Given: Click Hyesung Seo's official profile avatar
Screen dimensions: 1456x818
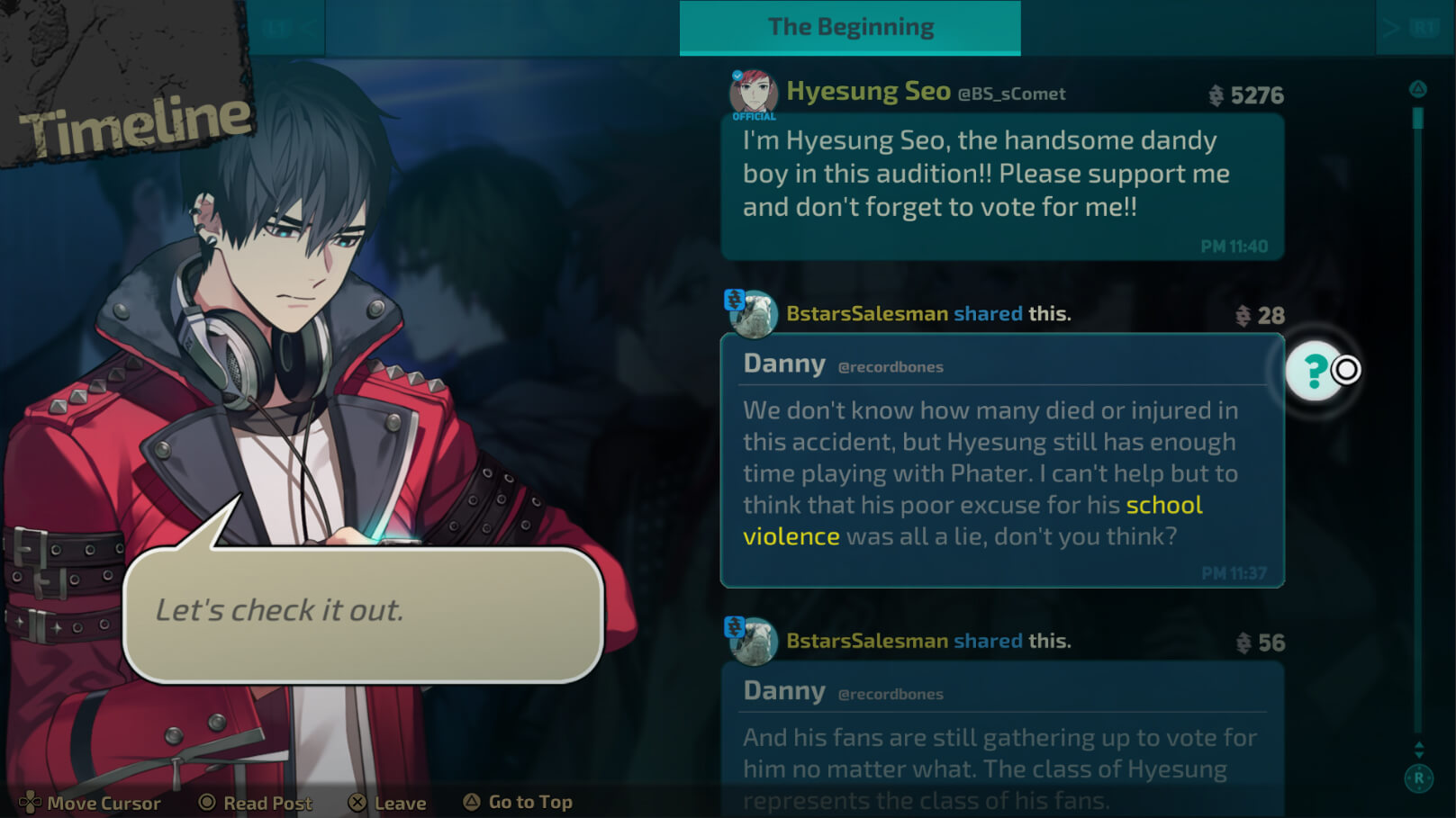Looking at the screenshot, I should tap(753, 93).
